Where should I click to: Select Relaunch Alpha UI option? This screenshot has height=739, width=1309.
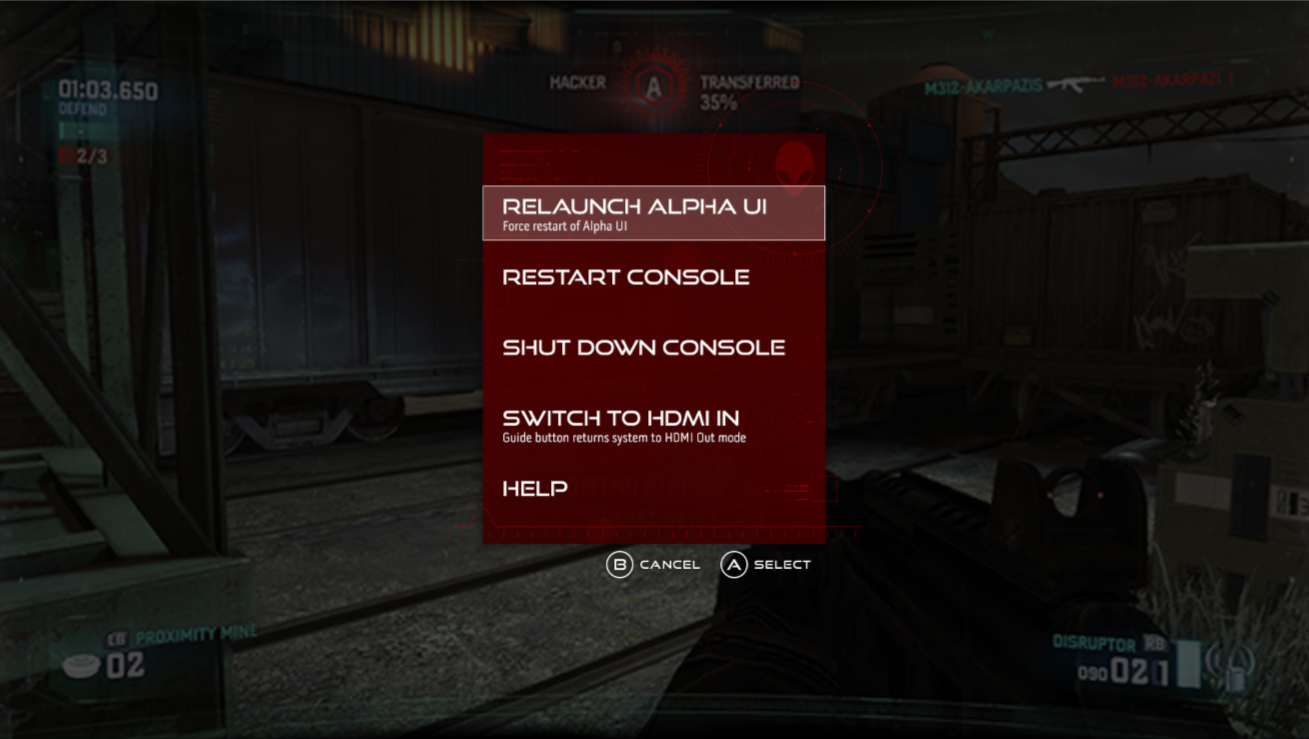[653, 213]
